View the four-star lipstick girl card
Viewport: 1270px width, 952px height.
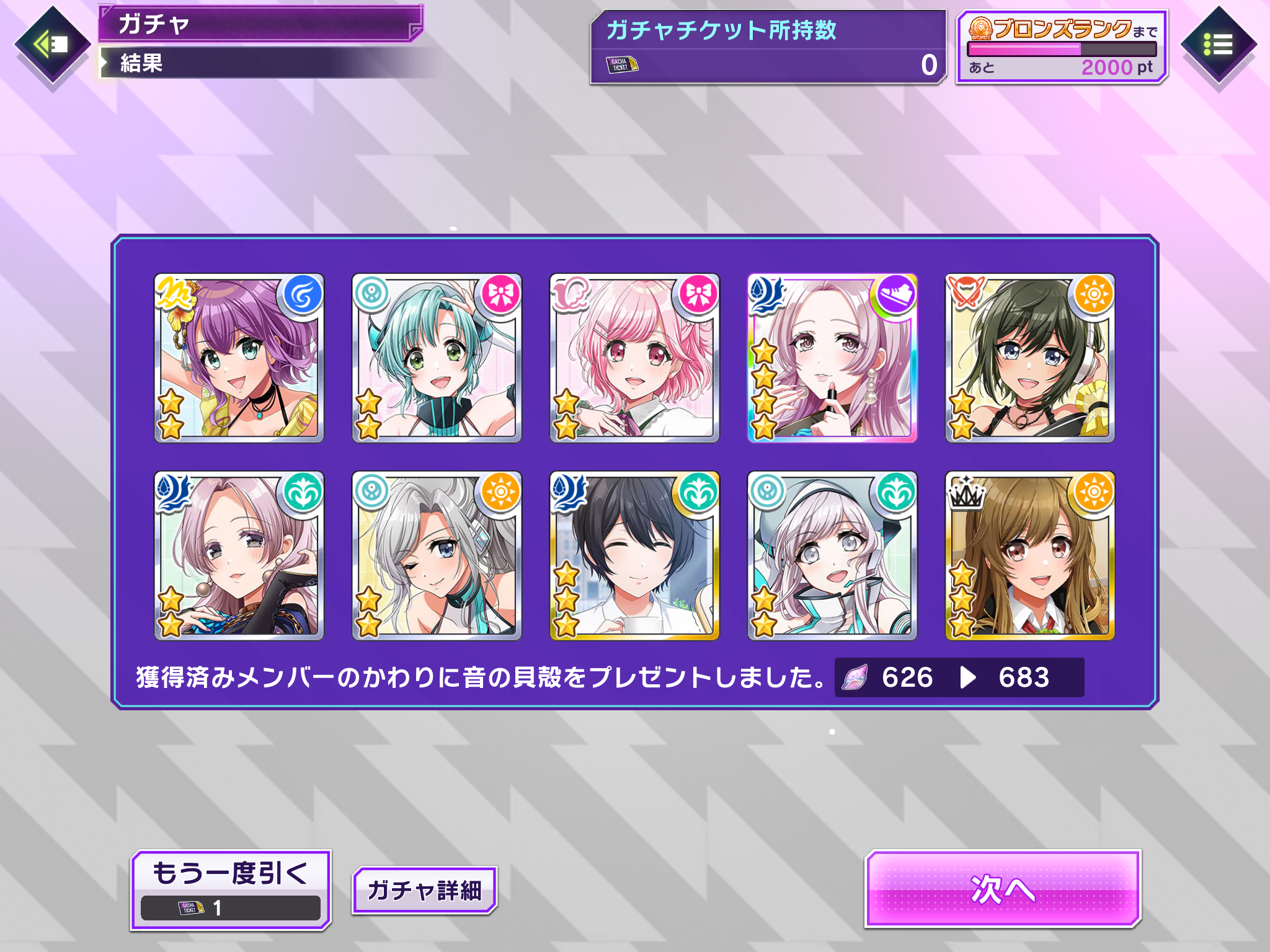coord(832,358)
